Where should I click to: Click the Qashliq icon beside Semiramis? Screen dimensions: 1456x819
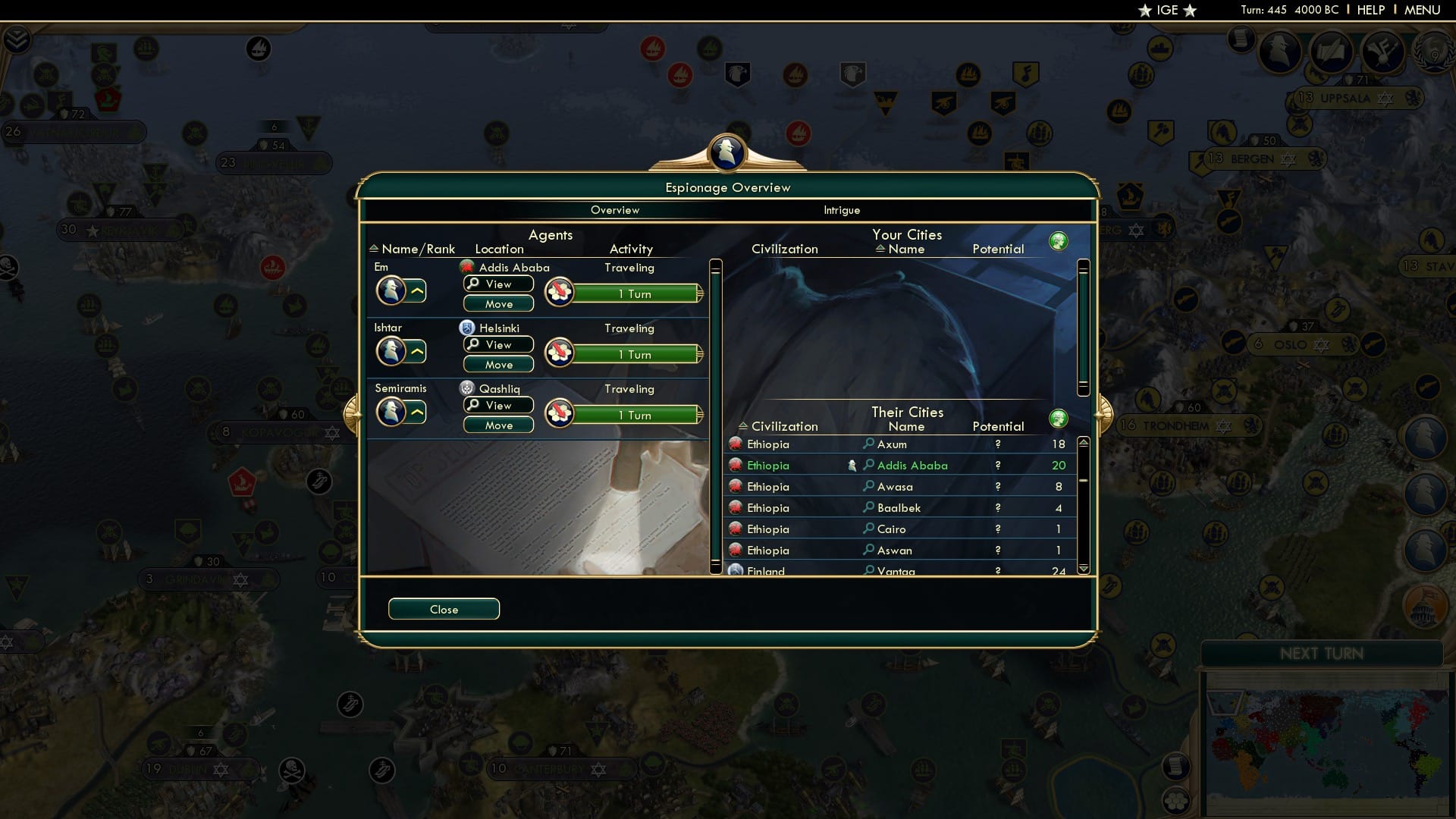pos(468,388)
